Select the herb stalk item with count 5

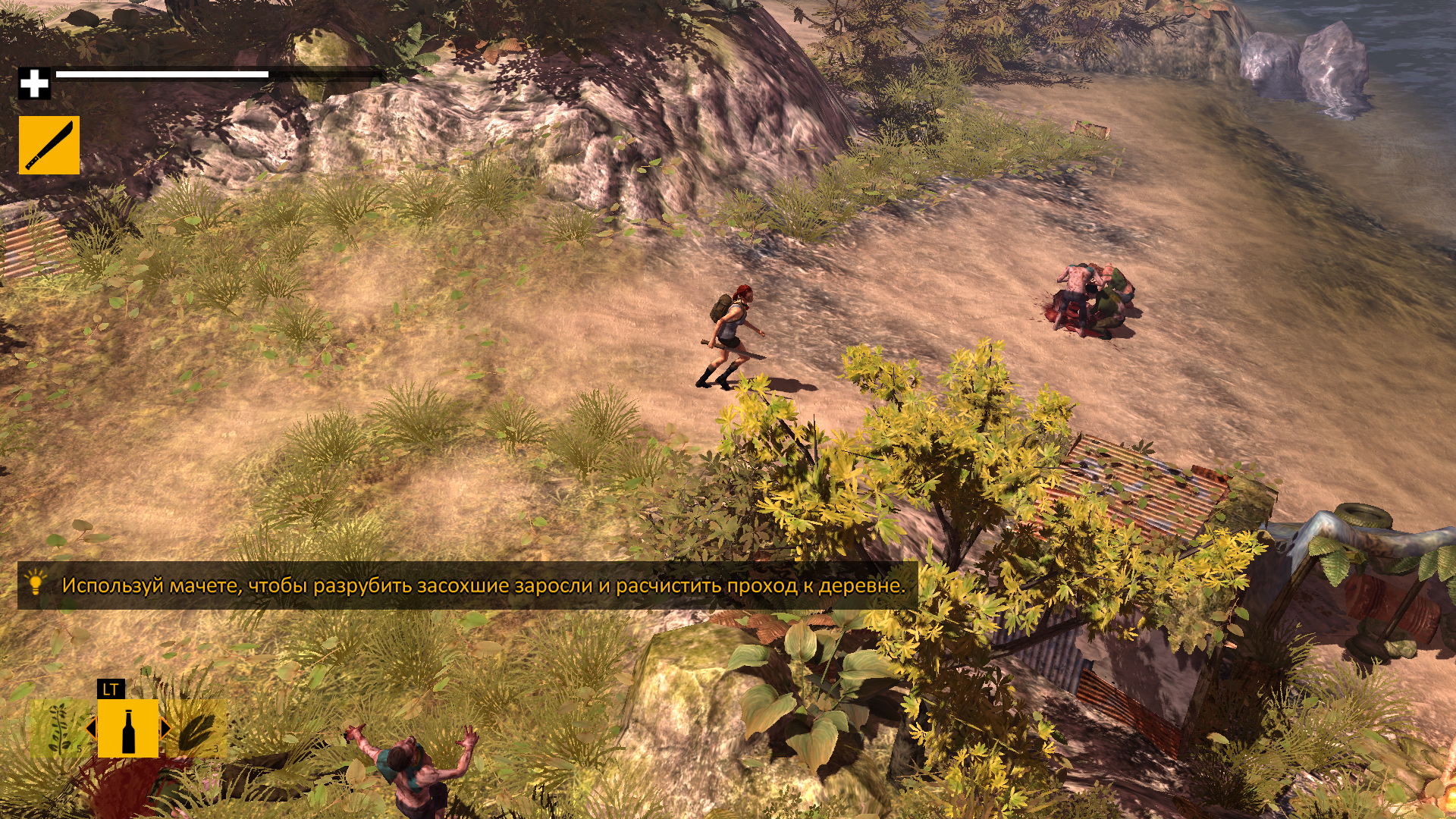pos(60,729)
